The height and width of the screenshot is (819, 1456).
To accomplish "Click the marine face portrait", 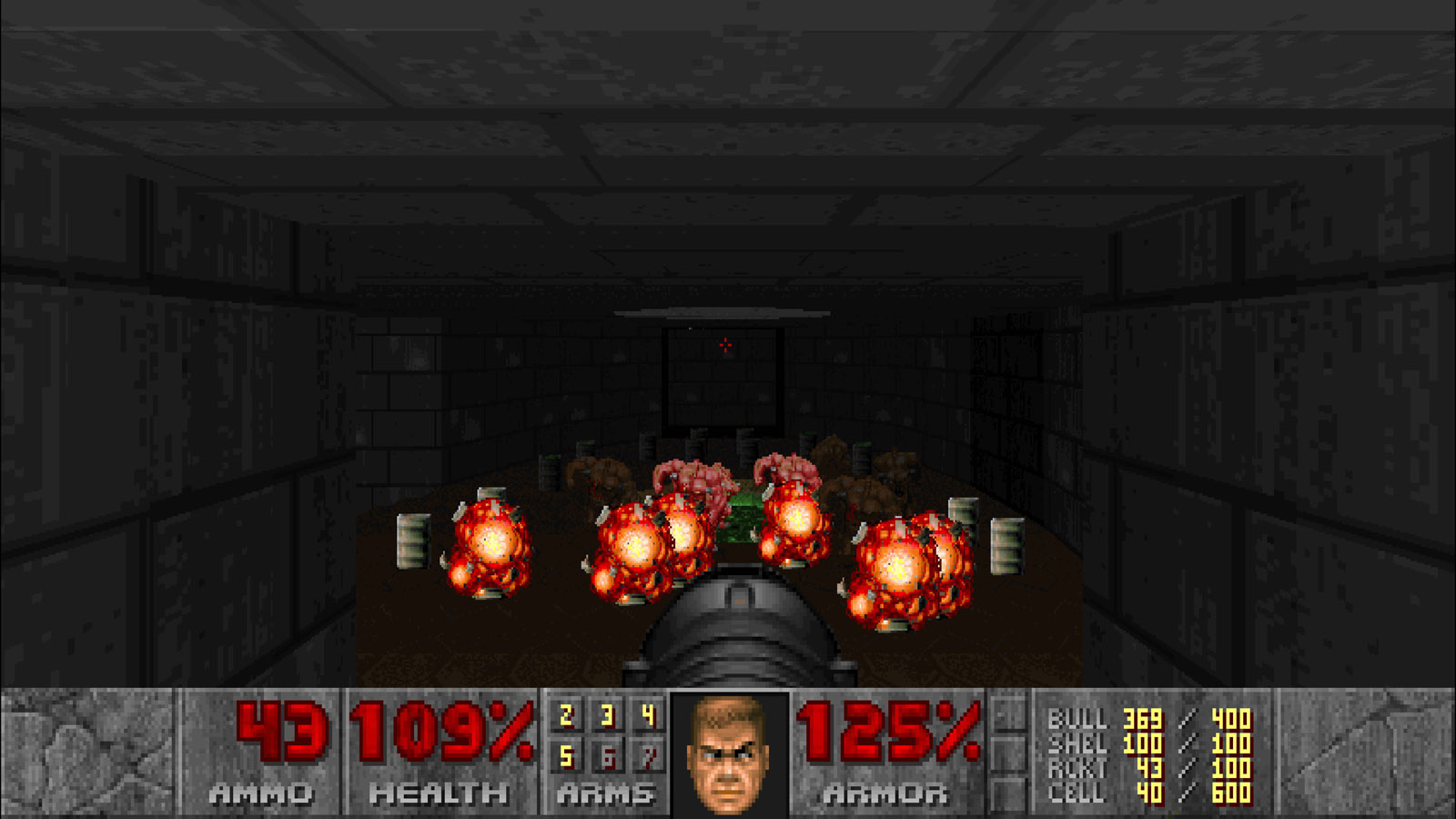I will pyautogui.click(x=728, y=753).
